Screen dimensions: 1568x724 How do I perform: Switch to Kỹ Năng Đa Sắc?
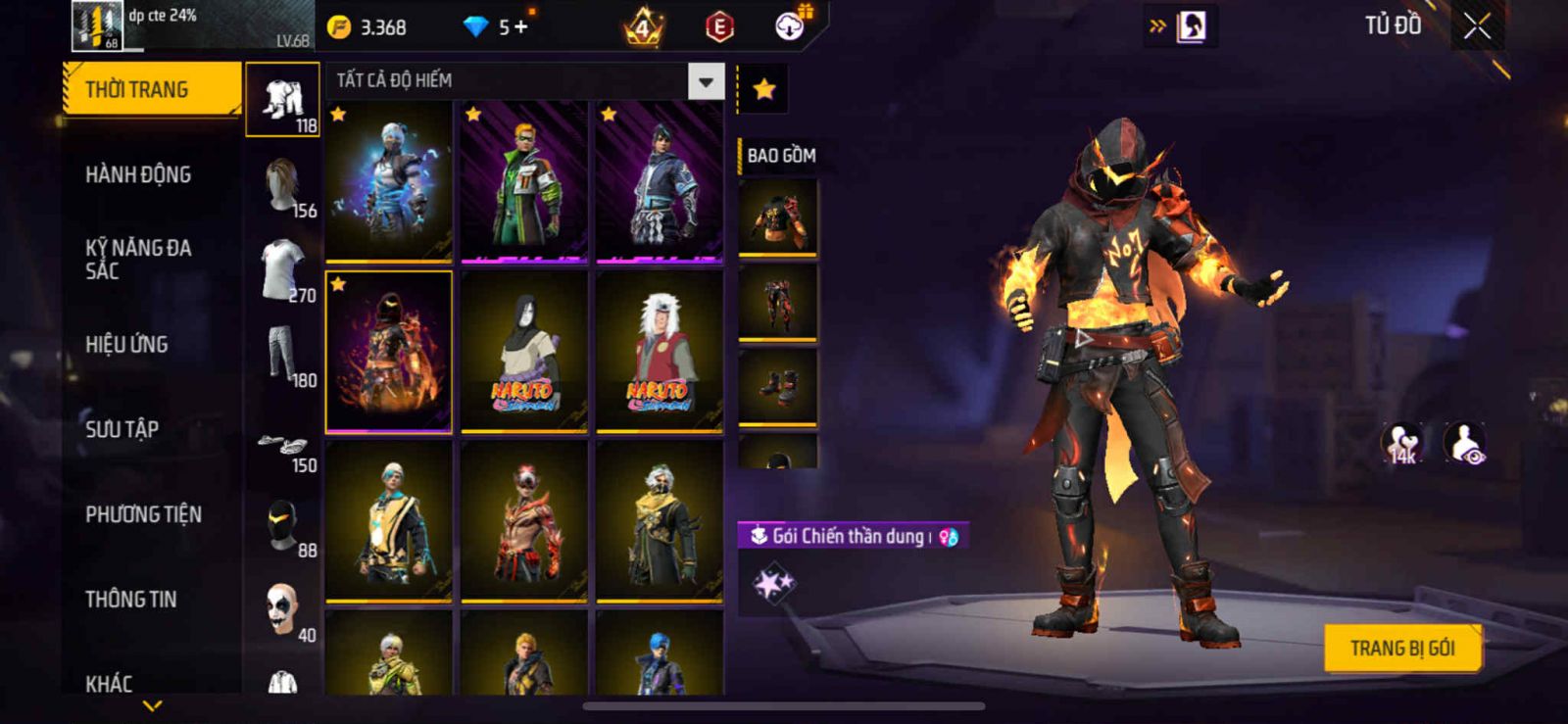click(x=139, y=260)
